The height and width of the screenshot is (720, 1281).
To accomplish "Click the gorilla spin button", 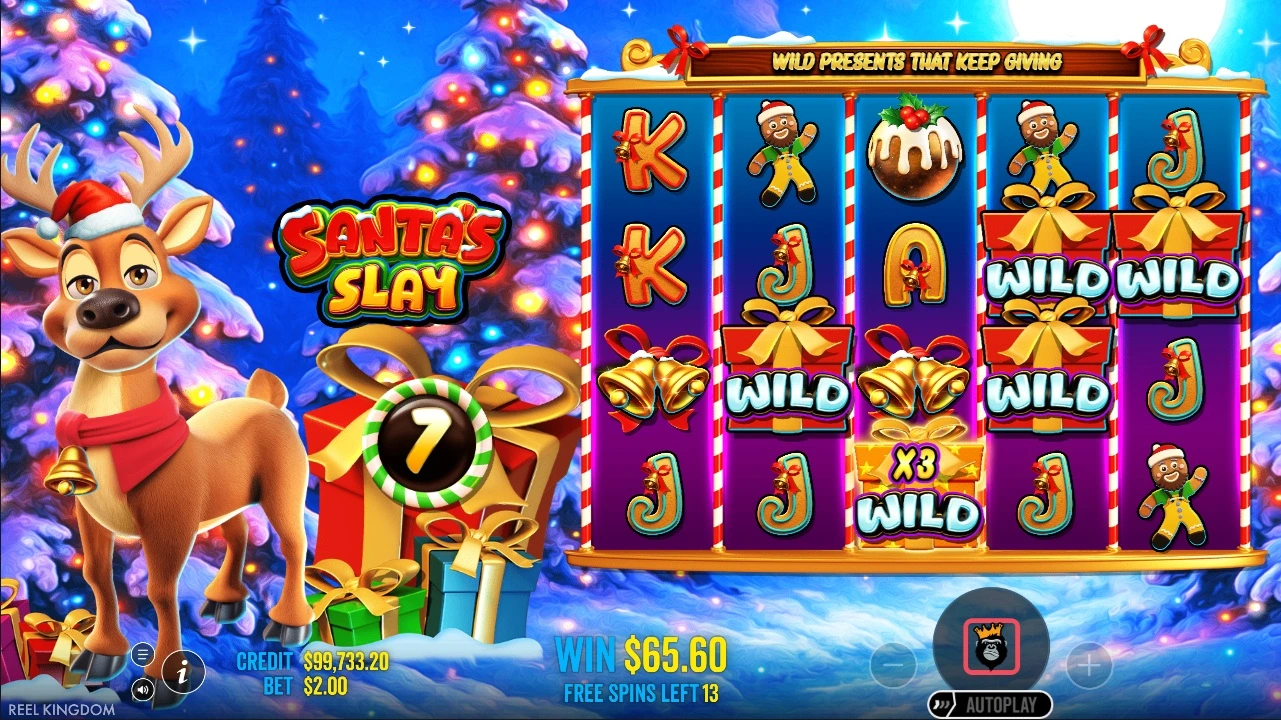I will (991, 646).
